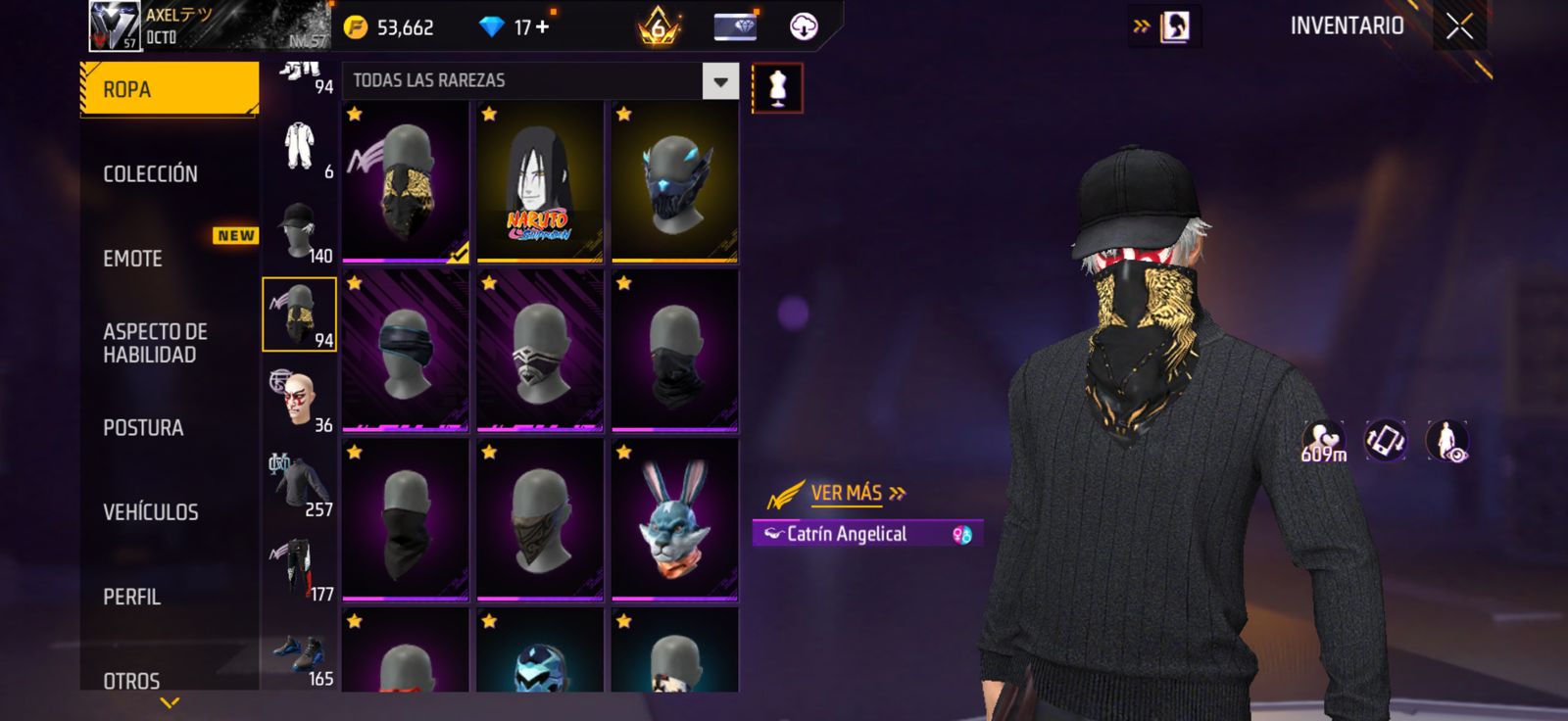1568x721 pixels.
Task: Toggle the character view eye icon
Action: (1446, 441)
